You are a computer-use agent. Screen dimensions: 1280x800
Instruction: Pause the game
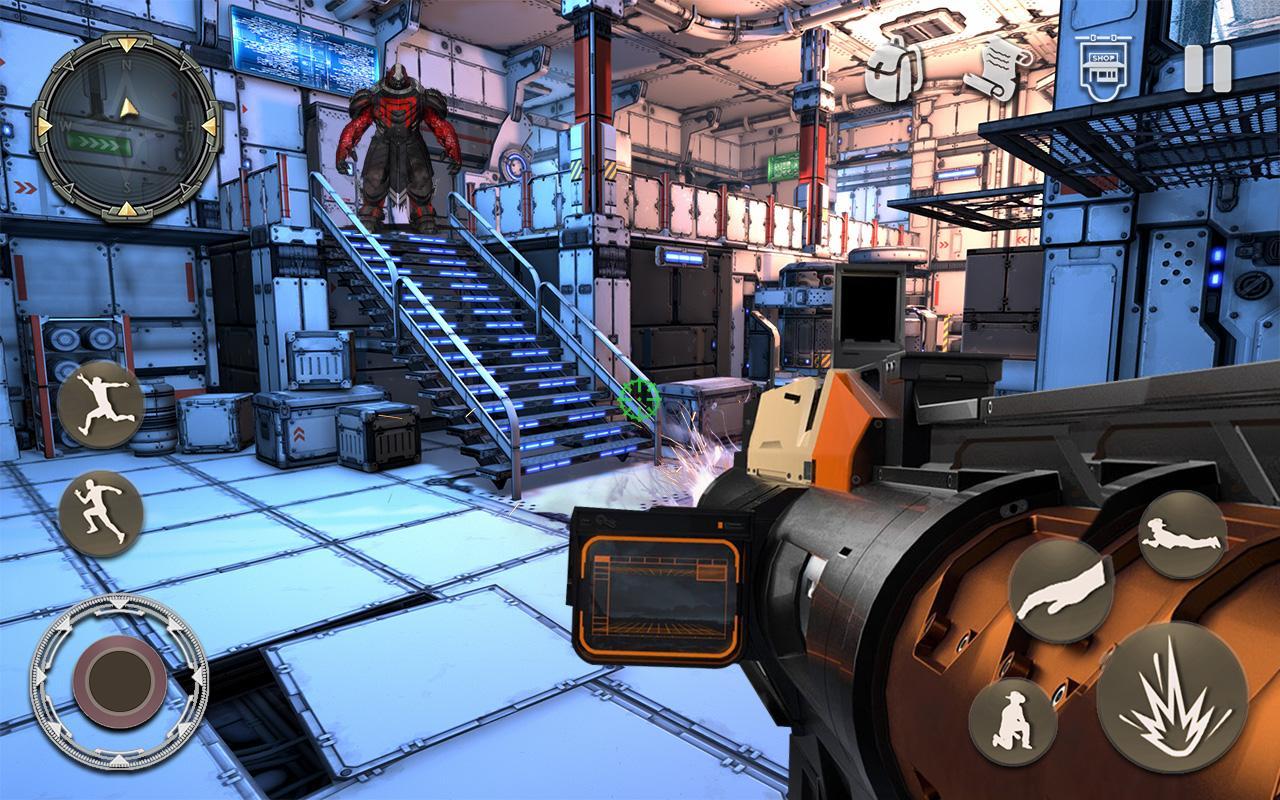[1207, 68]
